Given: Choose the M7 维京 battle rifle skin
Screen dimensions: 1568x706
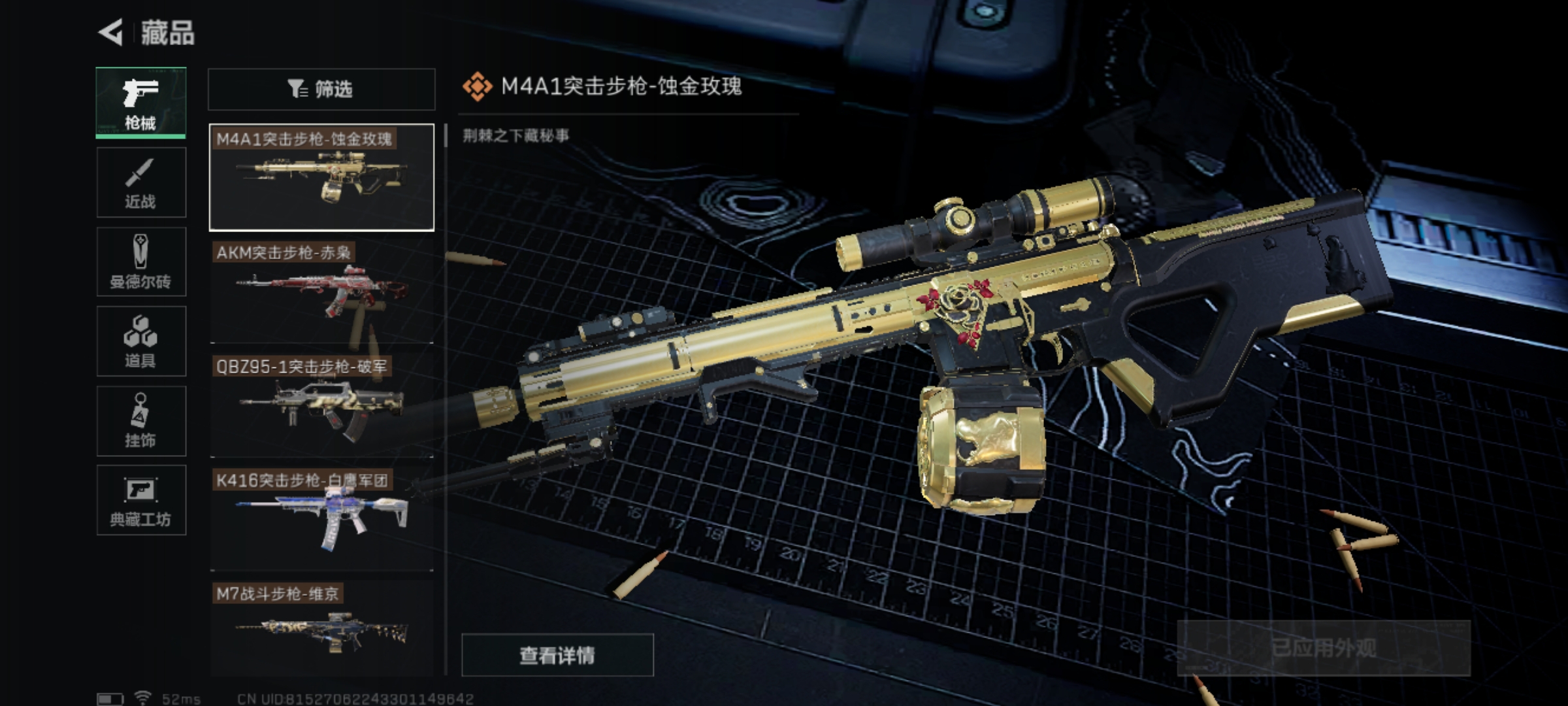Looking at the screenshot, I should pos(321,626).
